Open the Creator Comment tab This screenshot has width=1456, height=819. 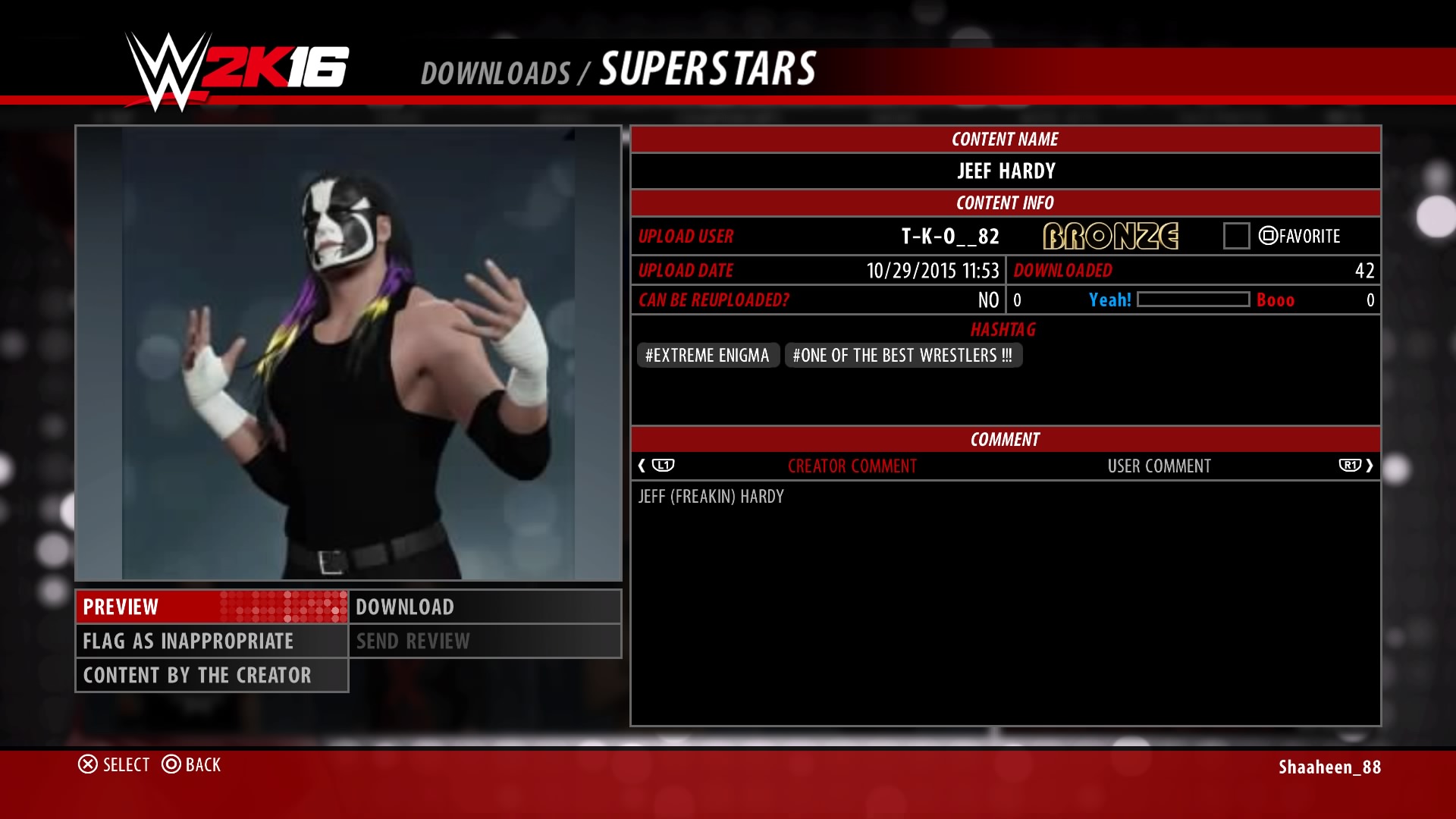tap(853, 466)
